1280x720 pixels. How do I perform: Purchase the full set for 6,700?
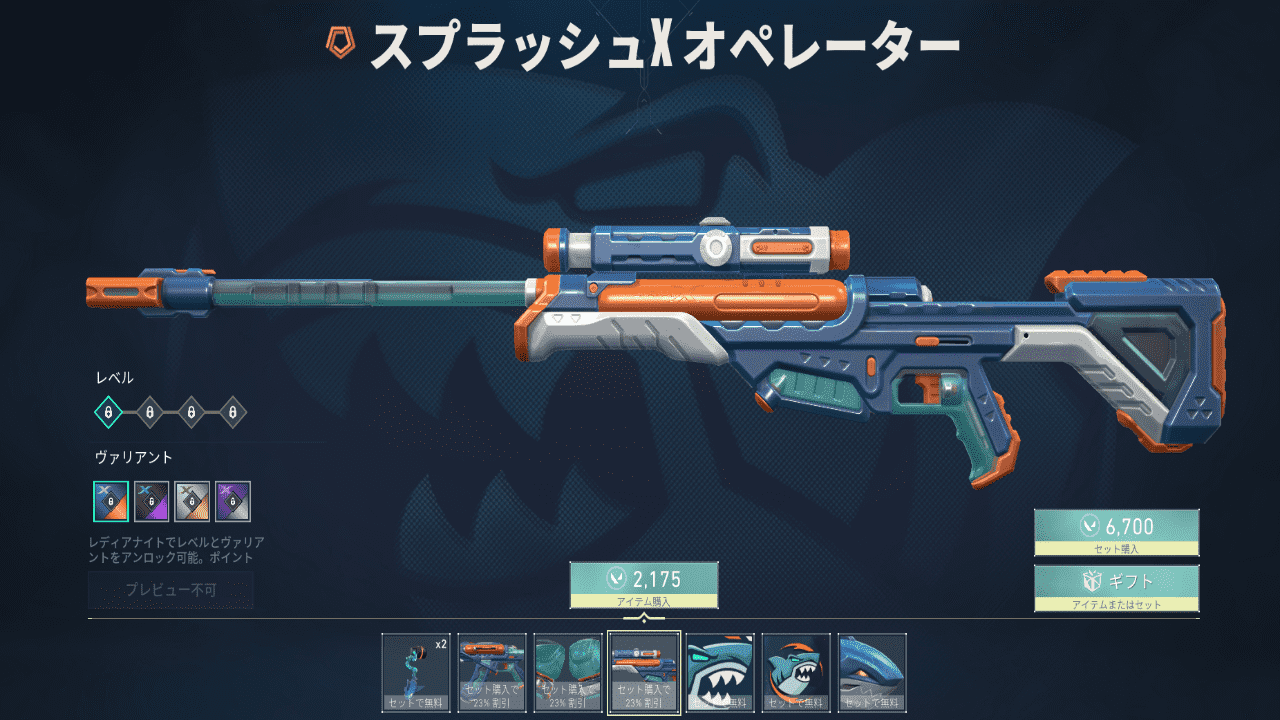(1116, 532)
